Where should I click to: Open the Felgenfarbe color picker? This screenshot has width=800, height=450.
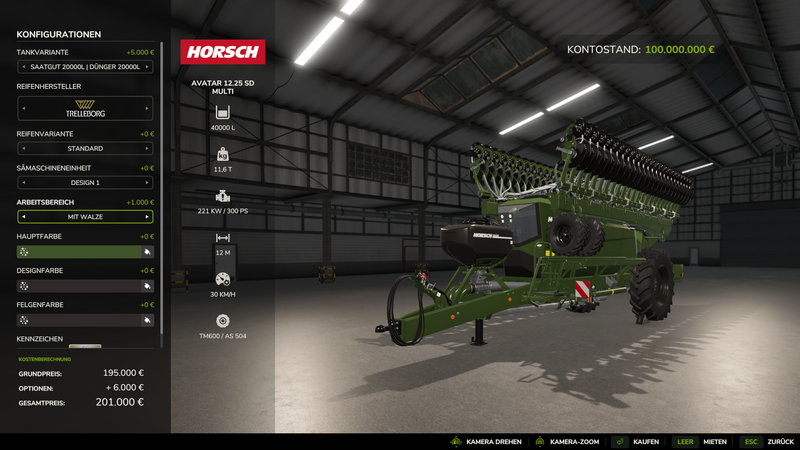pyautogui.click(x=85, y=320)
